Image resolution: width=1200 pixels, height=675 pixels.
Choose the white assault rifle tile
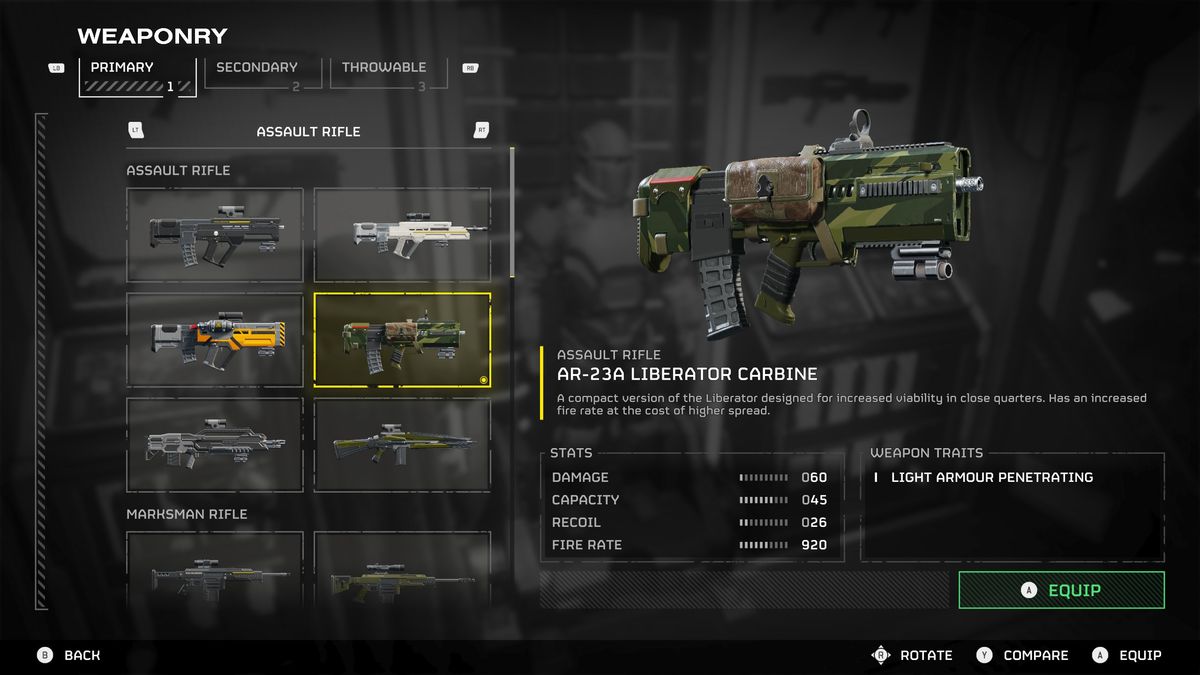tap(402, 235)
